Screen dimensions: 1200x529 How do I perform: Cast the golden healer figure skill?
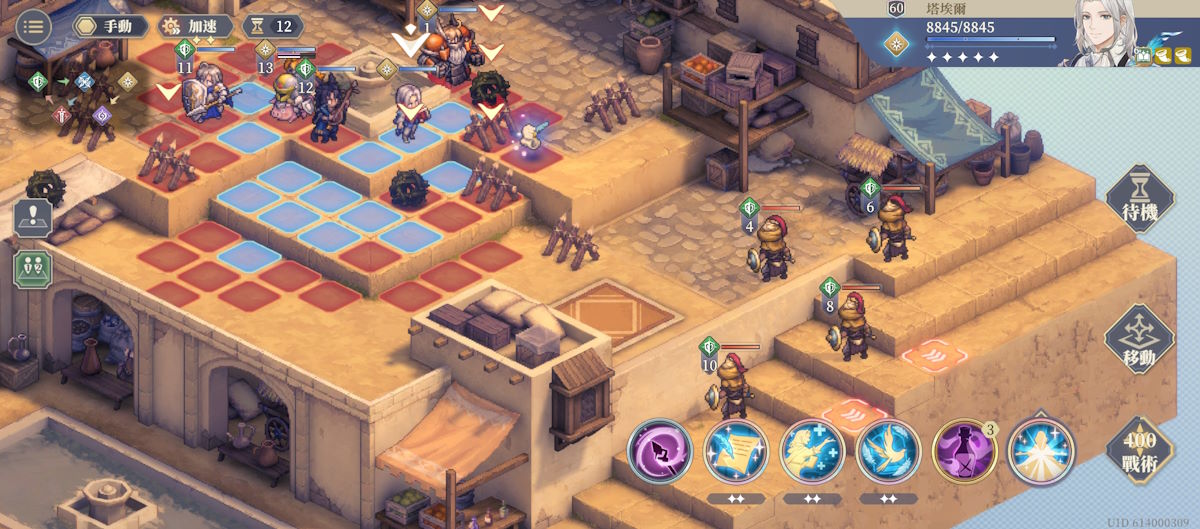click(x=812, y=452)
